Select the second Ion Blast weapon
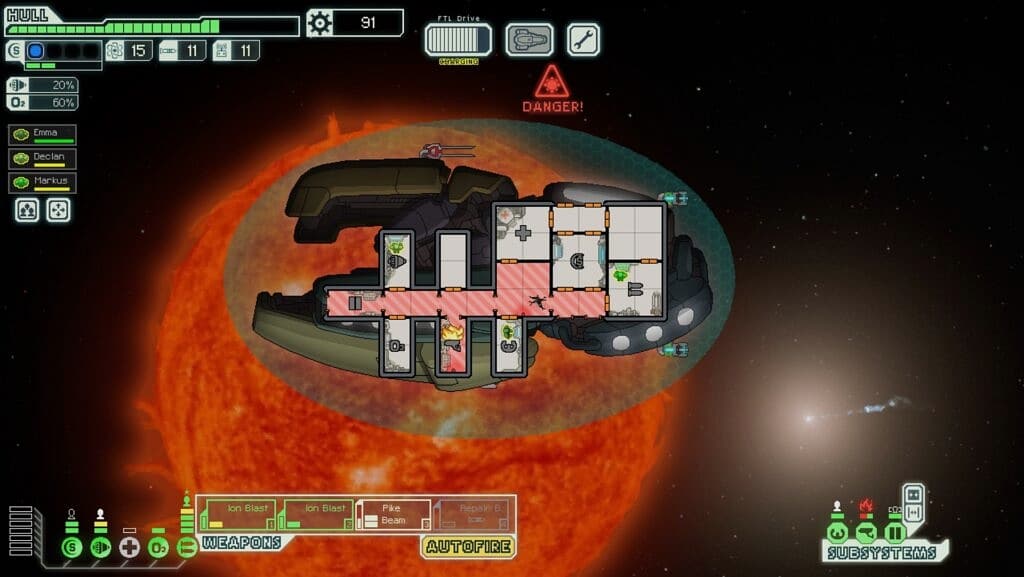Screen dimensions: 1024x577 (x=317, y=514)
